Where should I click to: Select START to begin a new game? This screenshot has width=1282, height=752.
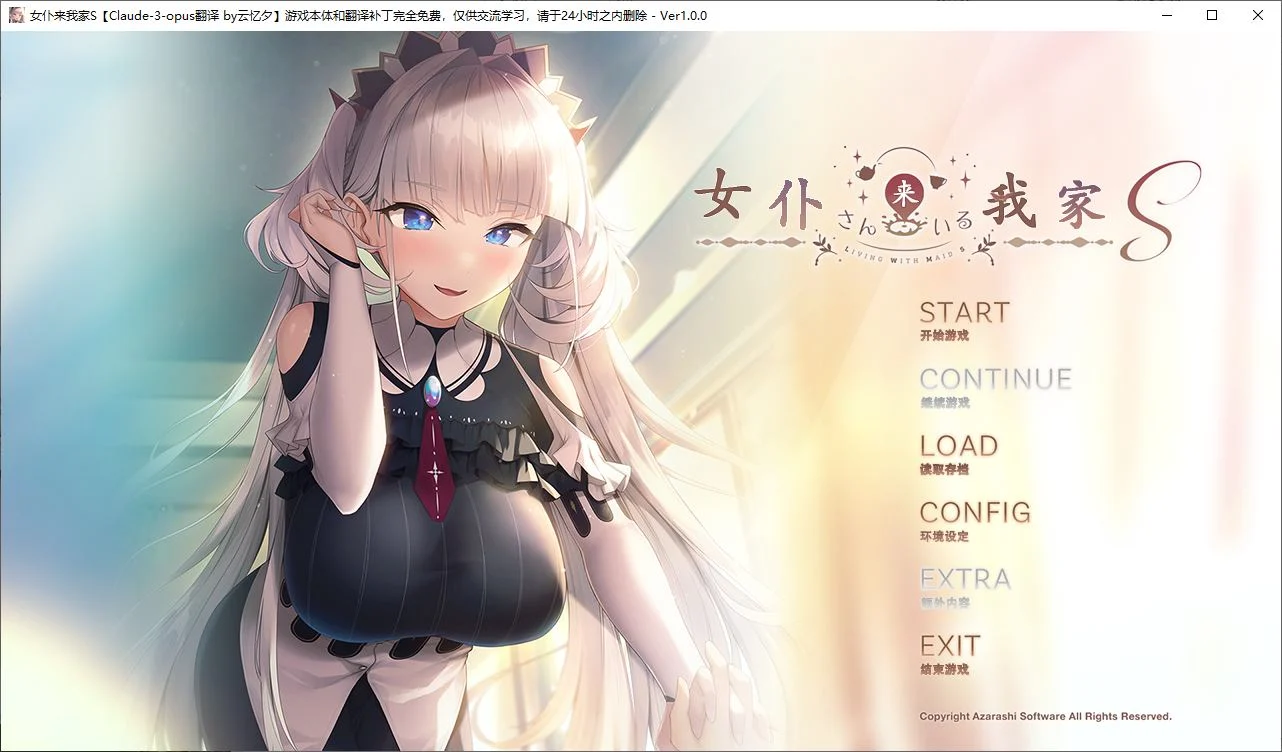coord(963,312)
